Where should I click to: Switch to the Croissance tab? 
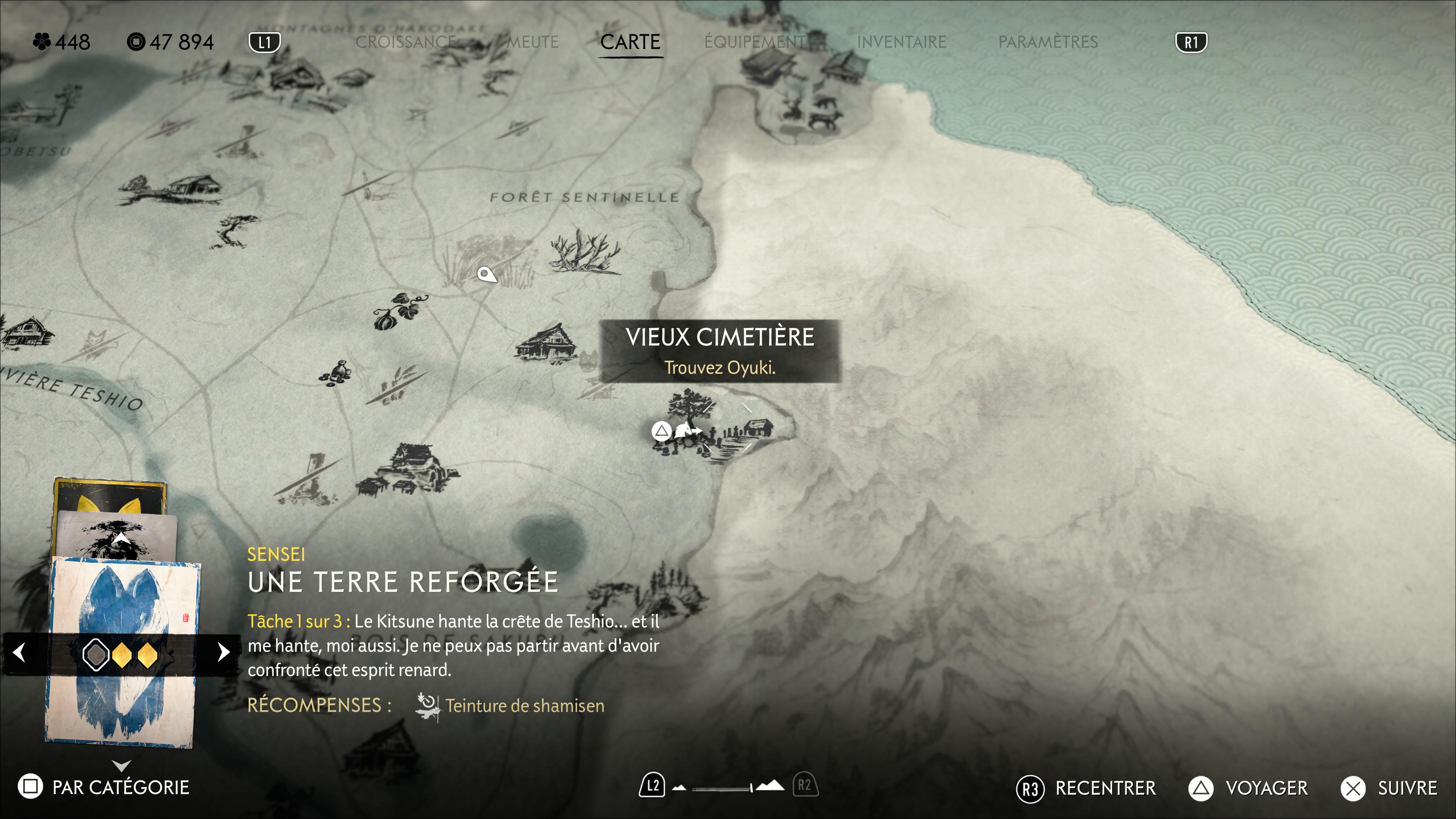coord(405,42)
